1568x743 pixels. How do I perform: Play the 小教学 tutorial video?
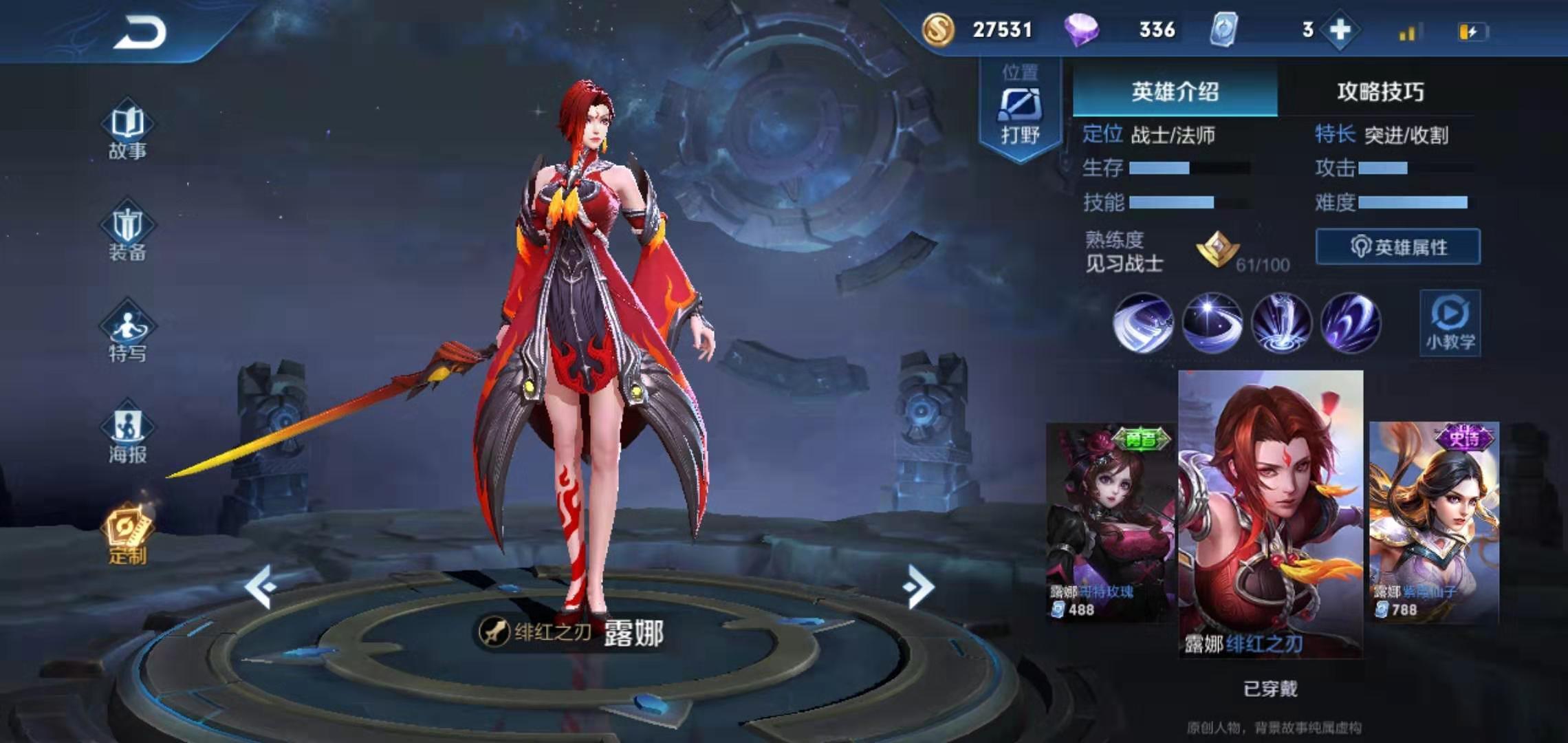click(1450, 323)
